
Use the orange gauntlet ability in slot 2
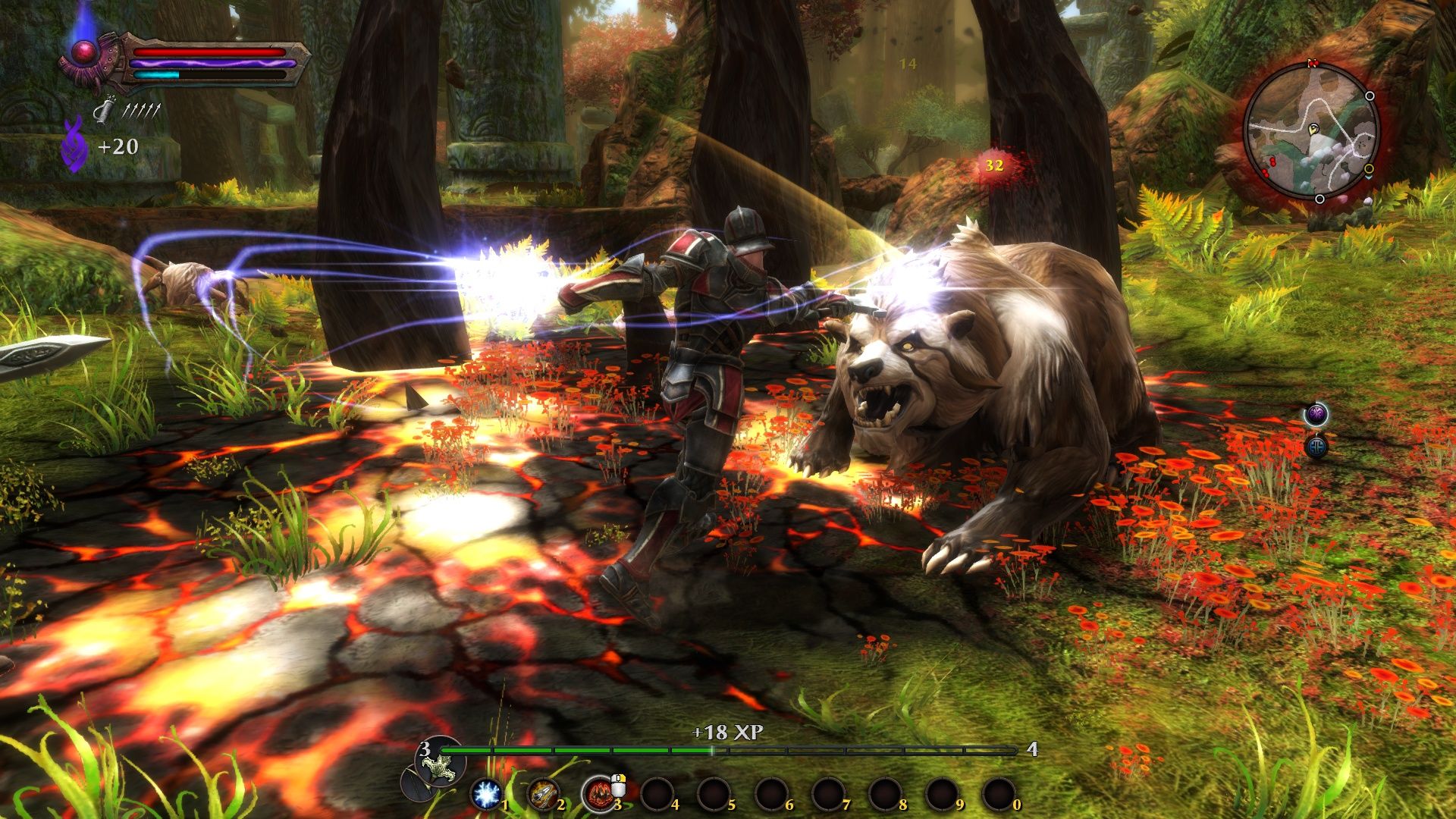click(541, 794)
